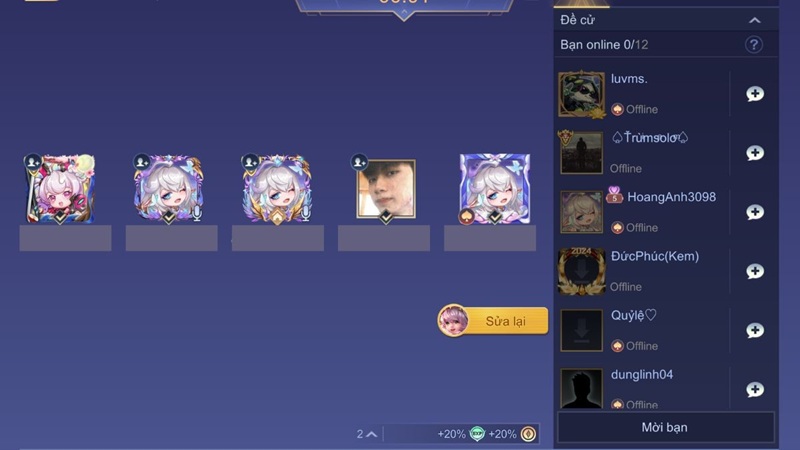Open ĐứcPhúc(Kem)'s avatar with 2024 frame
This screenshot has width=800, height=450.
click(x=581, y=271)
